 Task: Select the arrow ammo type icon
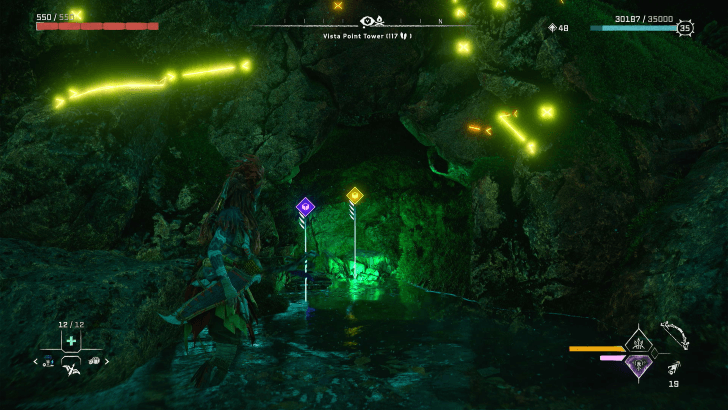(x=674, y=367)
